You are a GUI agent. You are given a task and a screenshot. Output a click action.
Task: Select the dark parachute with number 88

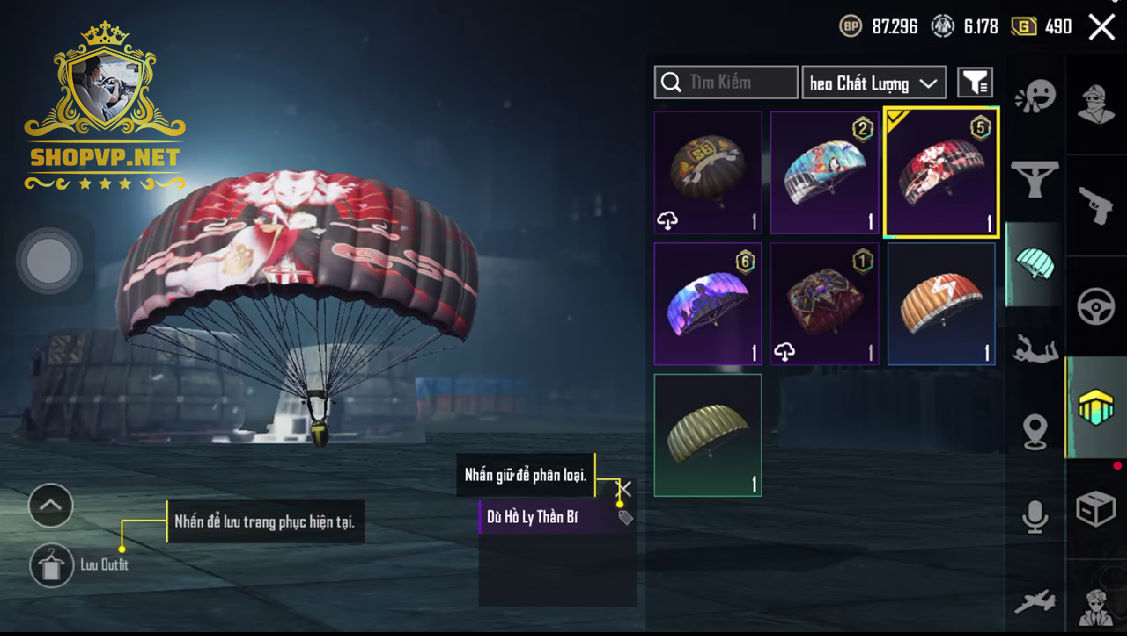(x=708, y=173)
